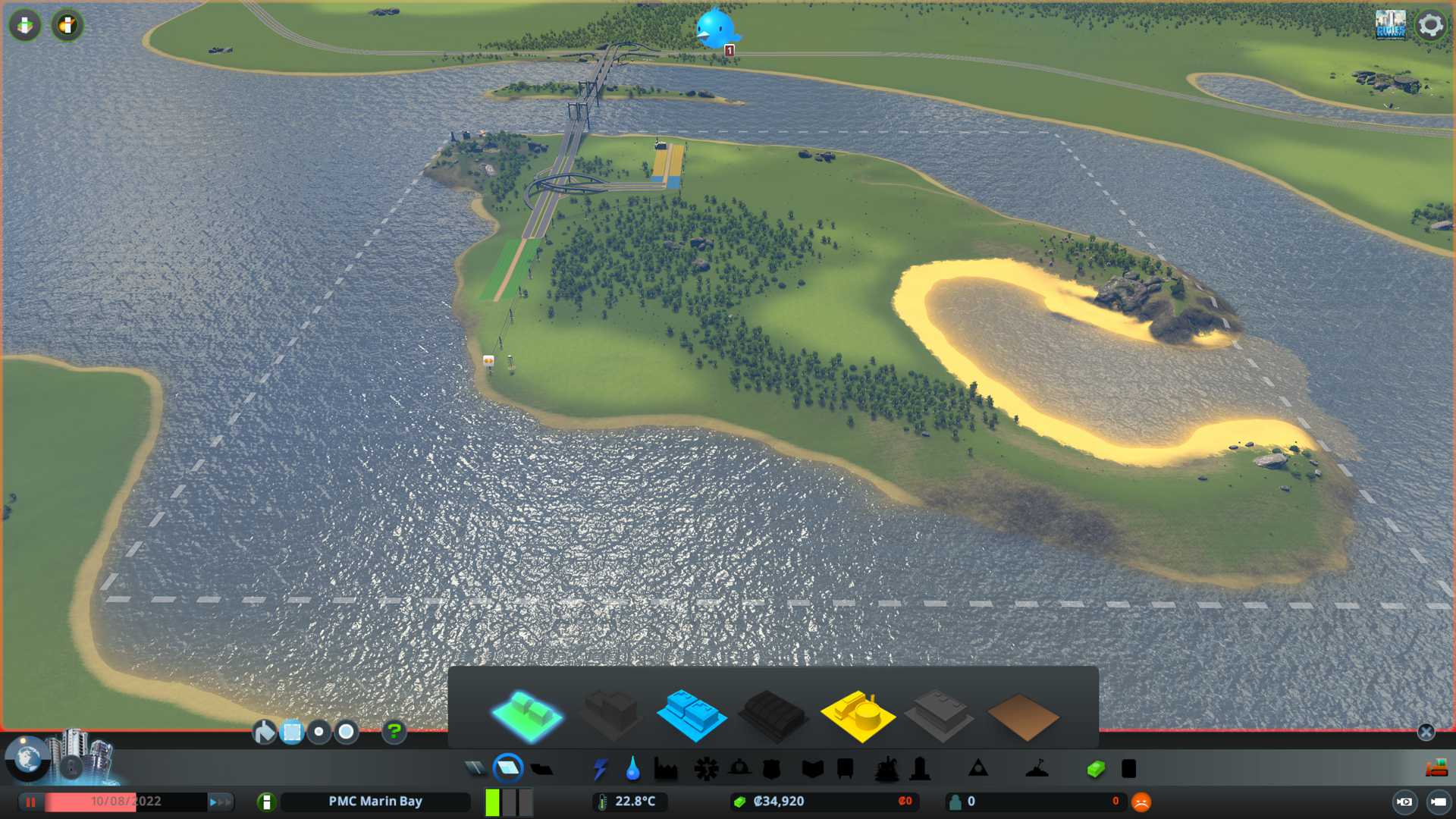Change game speed with the arrows
Image resolution: width=1456 pixels, height=819 pixels.
(x=220, y=802)
